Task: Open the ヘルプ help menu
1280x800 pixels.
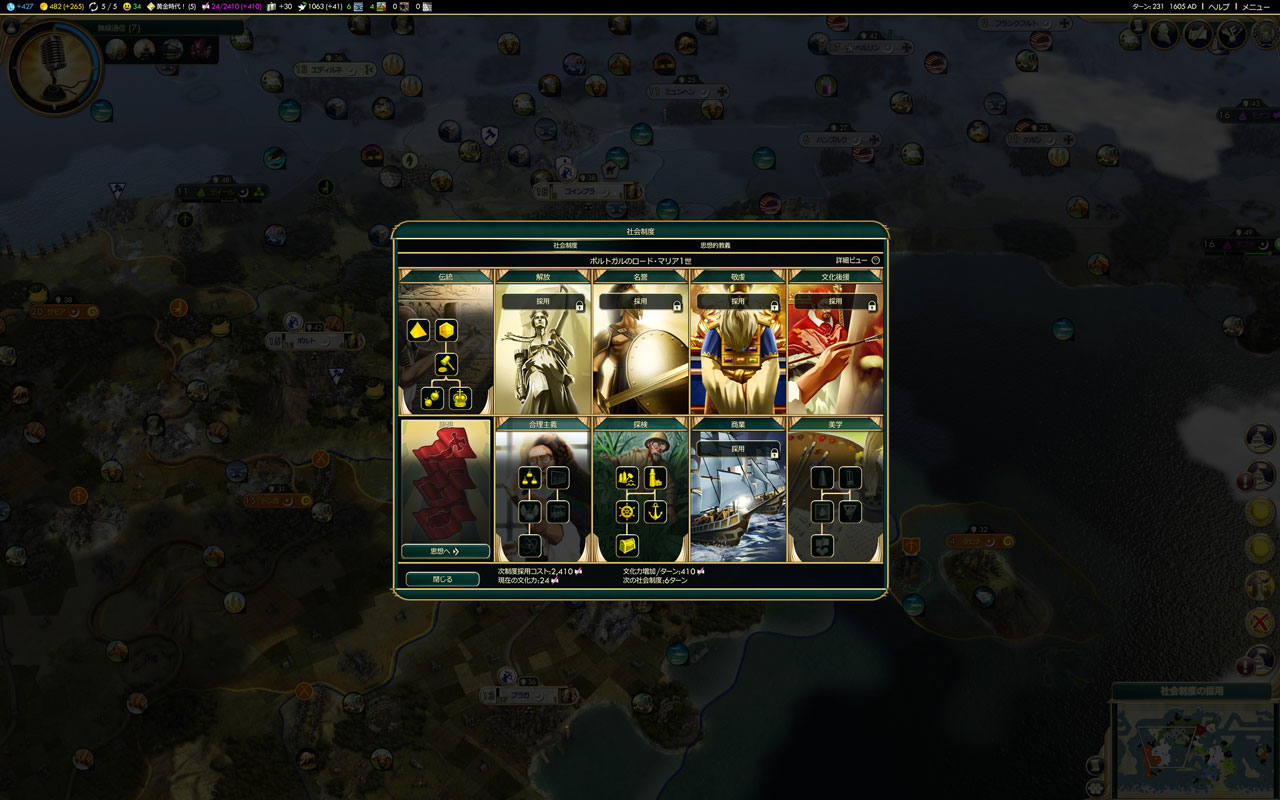Action: point(1219,7)
